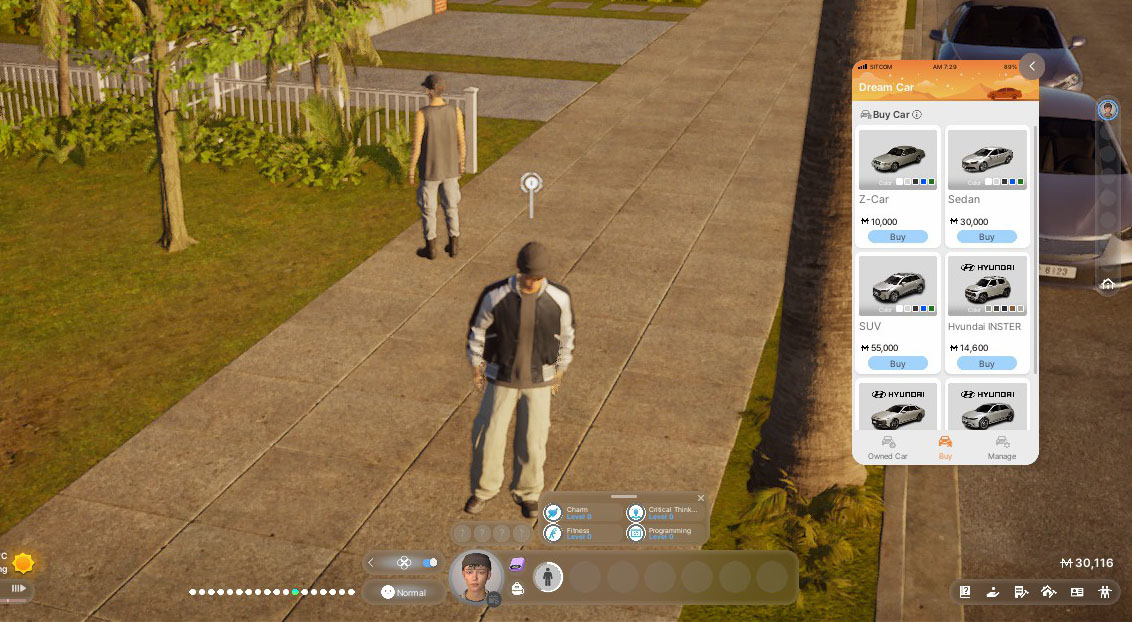The width and height of the screenshot is (1132, 622).
Task: Open the ID card profile icon
Action: tap(1077, 592)
